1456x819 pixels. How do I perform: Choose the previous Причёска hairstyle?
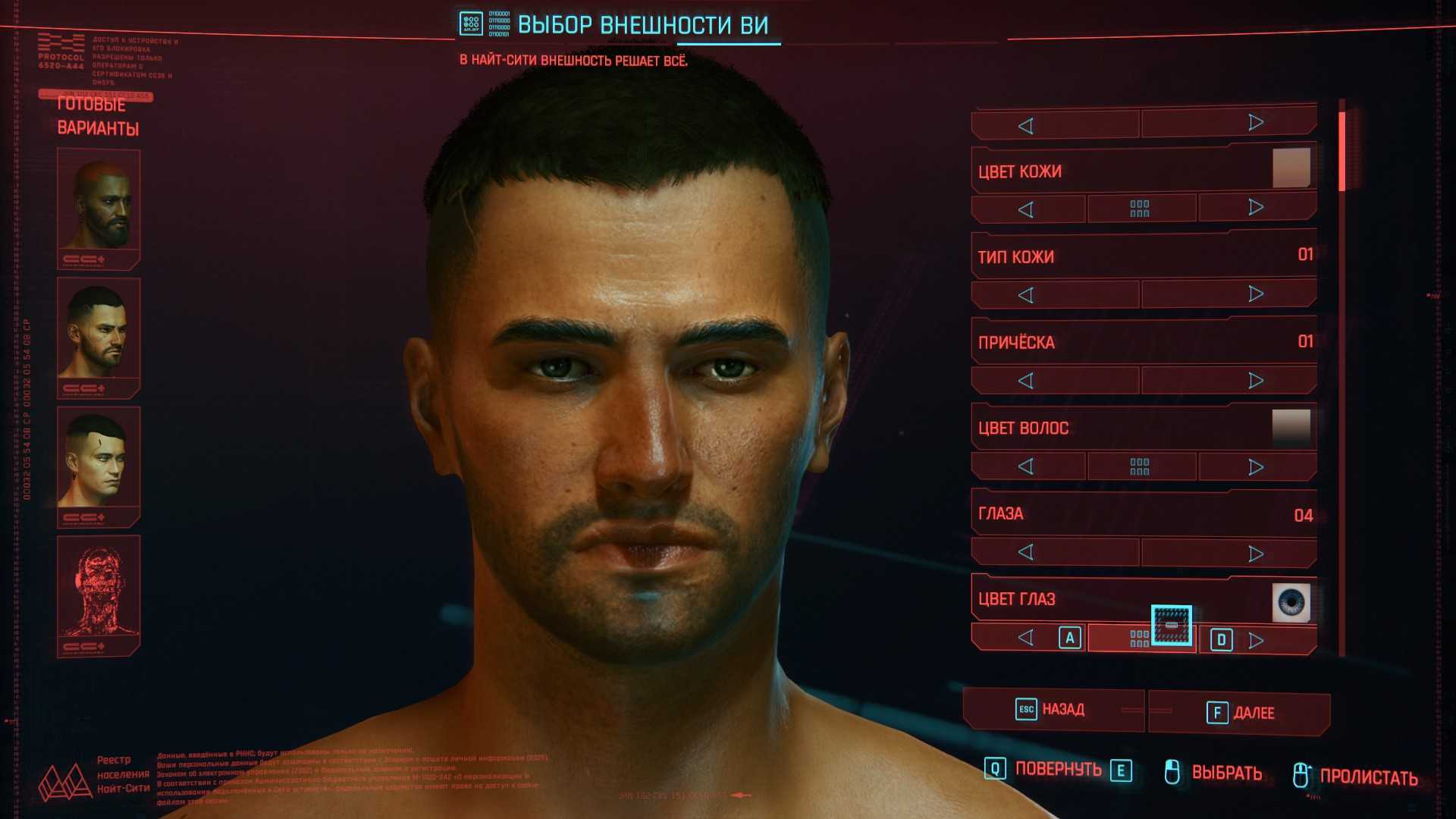(1026, 381)
